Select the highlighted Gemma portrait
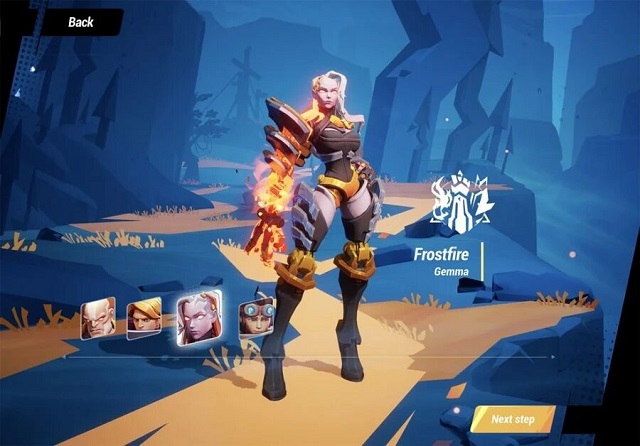The height and width of the screenshot is (446, 640). click(197, 318)
